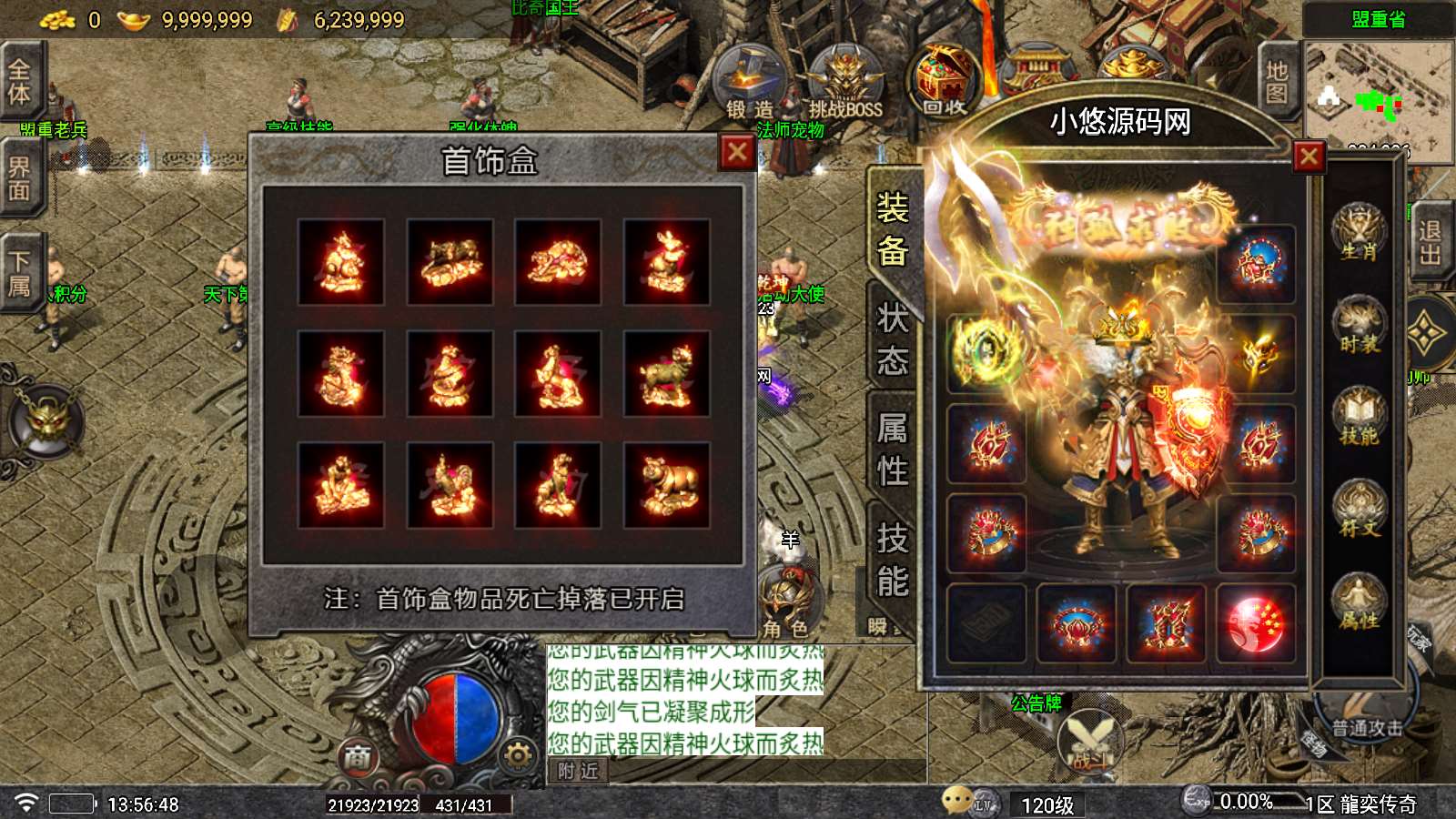
Task: Open the 界面 interface tab
Action: pos(19,178)
